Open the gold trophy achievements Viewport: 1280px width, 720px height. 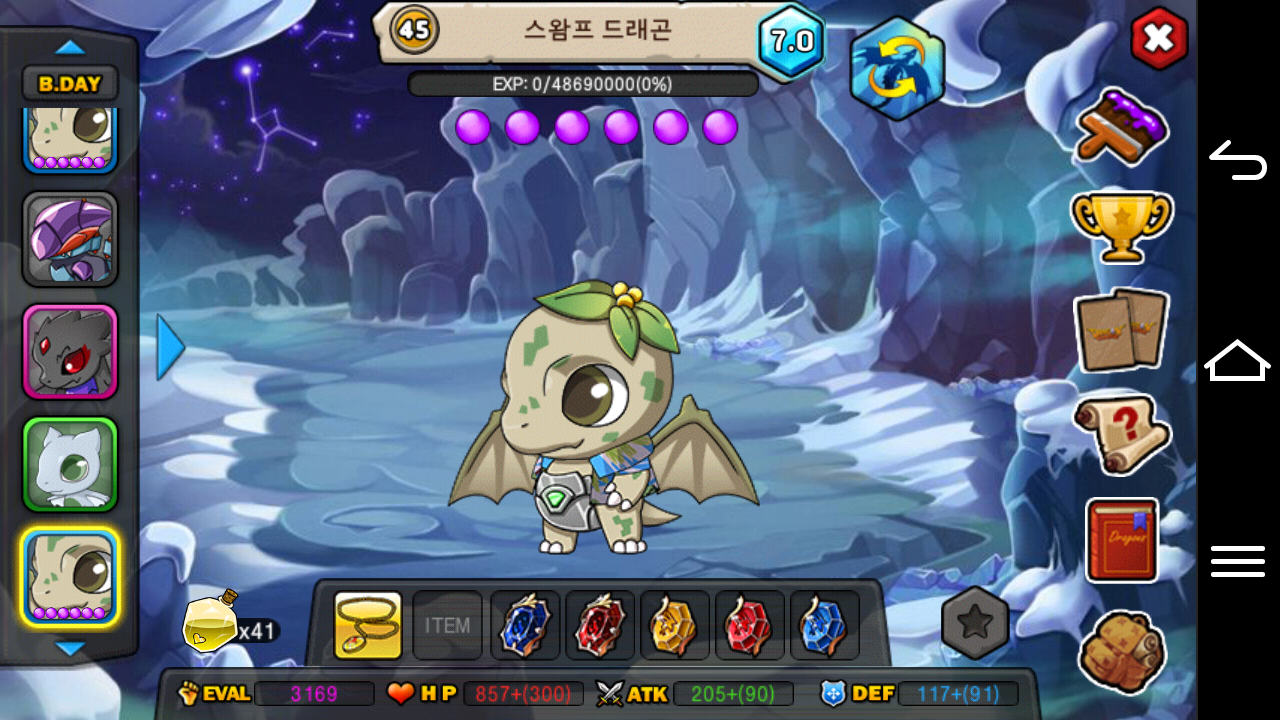tap(1121, 224)
